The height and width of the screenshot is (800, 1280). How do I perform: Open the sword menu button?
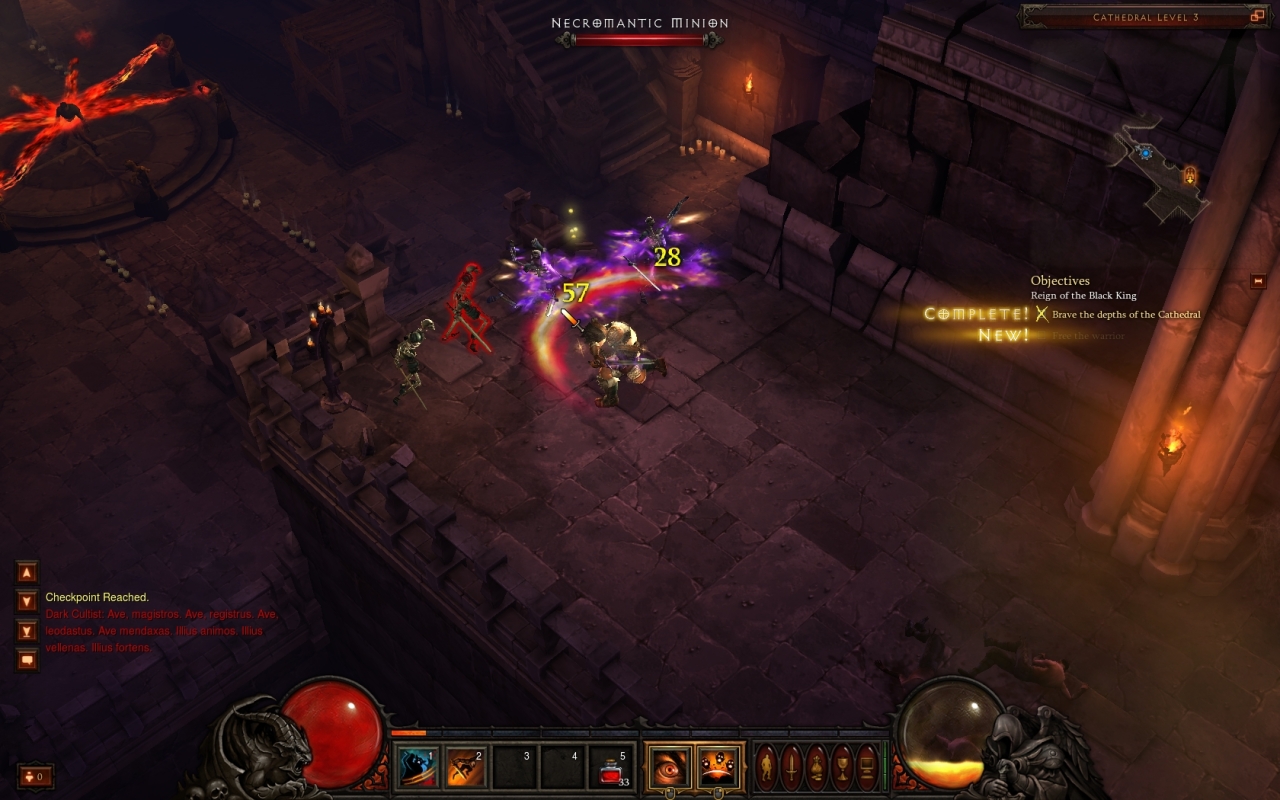(791, 768)
